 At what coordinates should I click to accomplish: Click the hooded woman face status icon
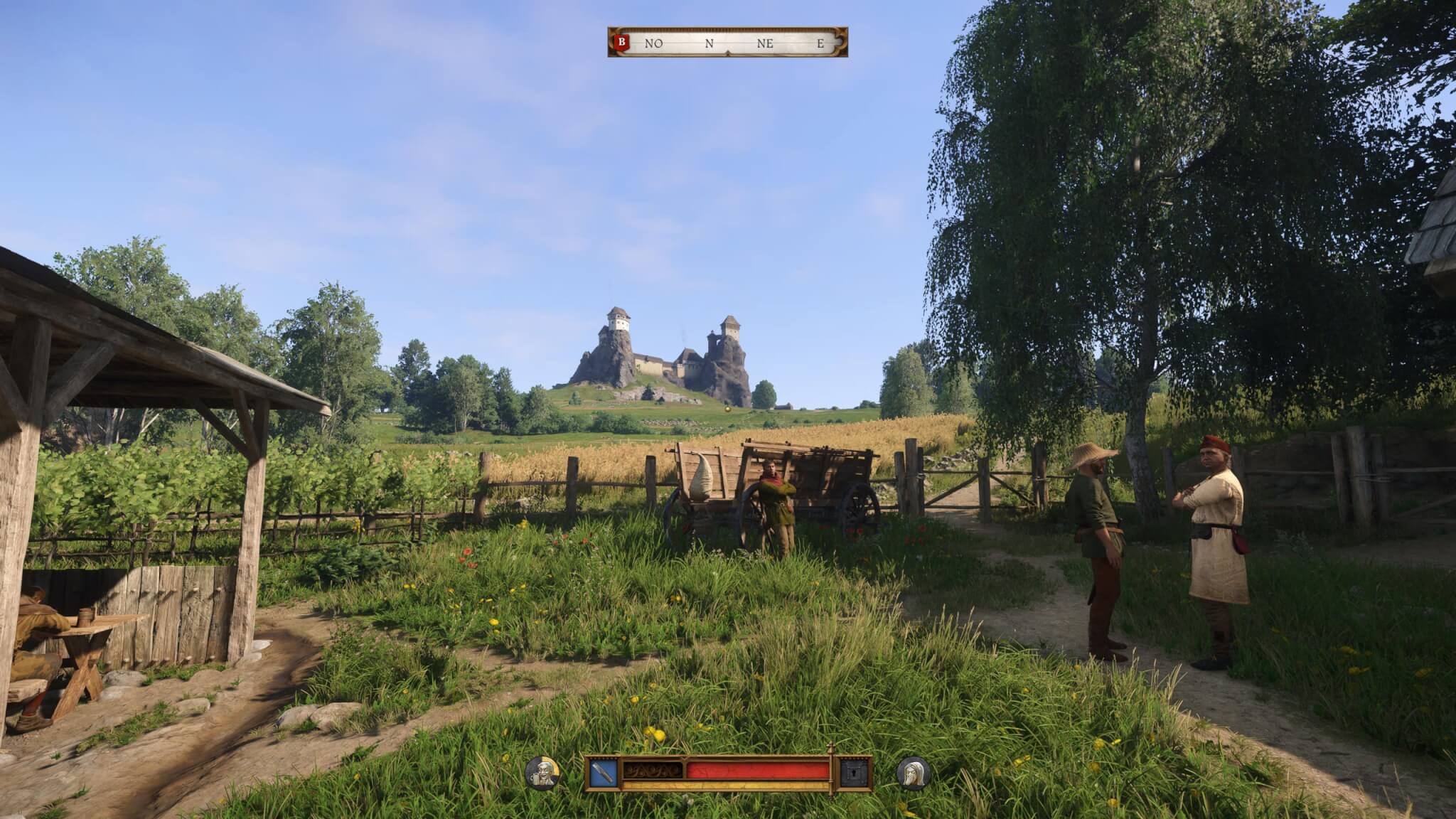913,773
